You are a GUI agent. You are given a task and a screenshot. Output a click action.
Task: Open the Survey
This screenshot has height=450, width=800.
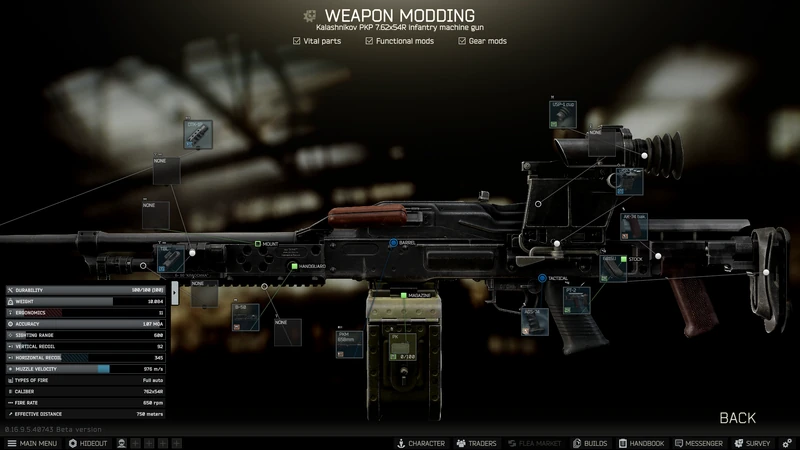(752, 443)
